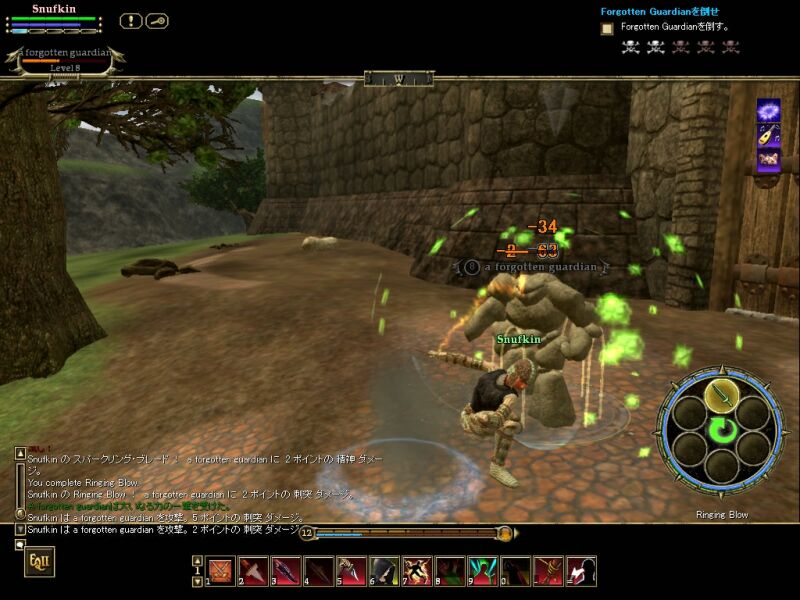Trigger the lightning figure ability in slot 7

pos(417,571)
